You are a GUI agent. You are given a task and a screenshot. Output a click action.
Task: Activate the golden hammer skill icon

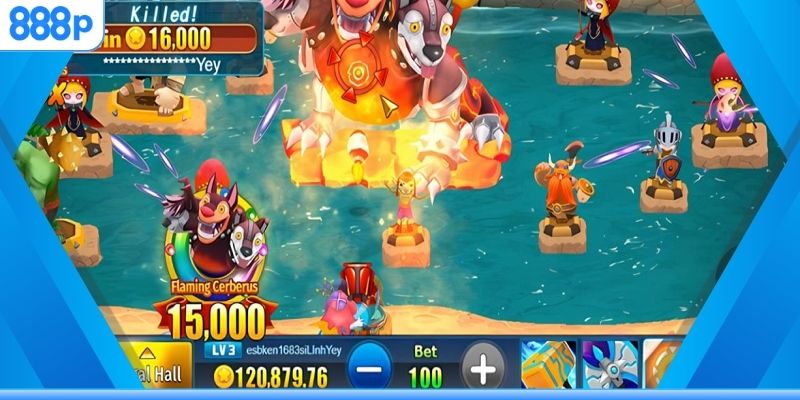[547, 365]
